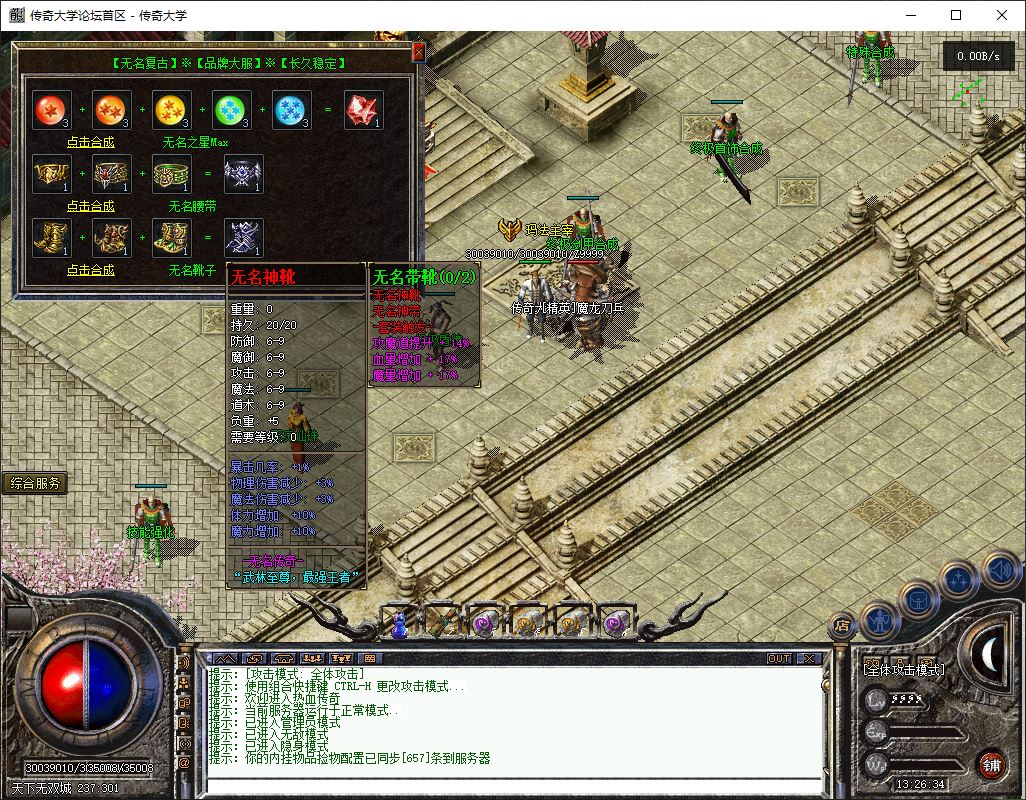
Task: Select the silver belt result item
Action: pyautogui.click(x=243, y=174)
